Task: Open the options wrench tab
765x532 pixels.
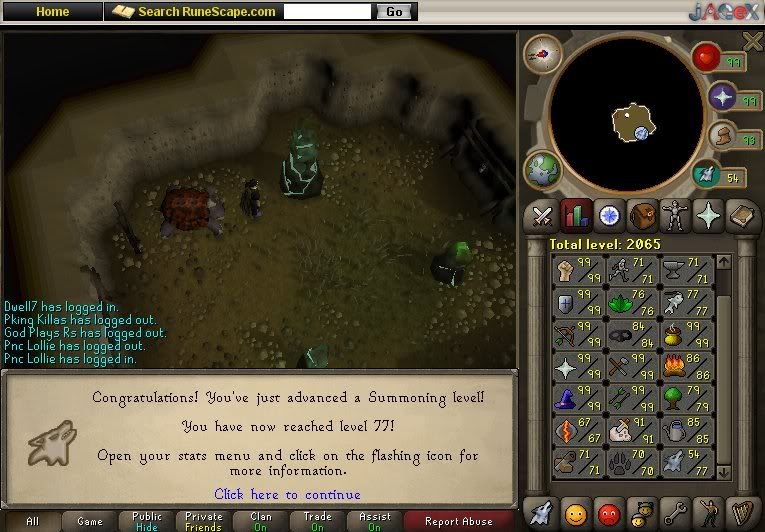Action: point(675,513)
